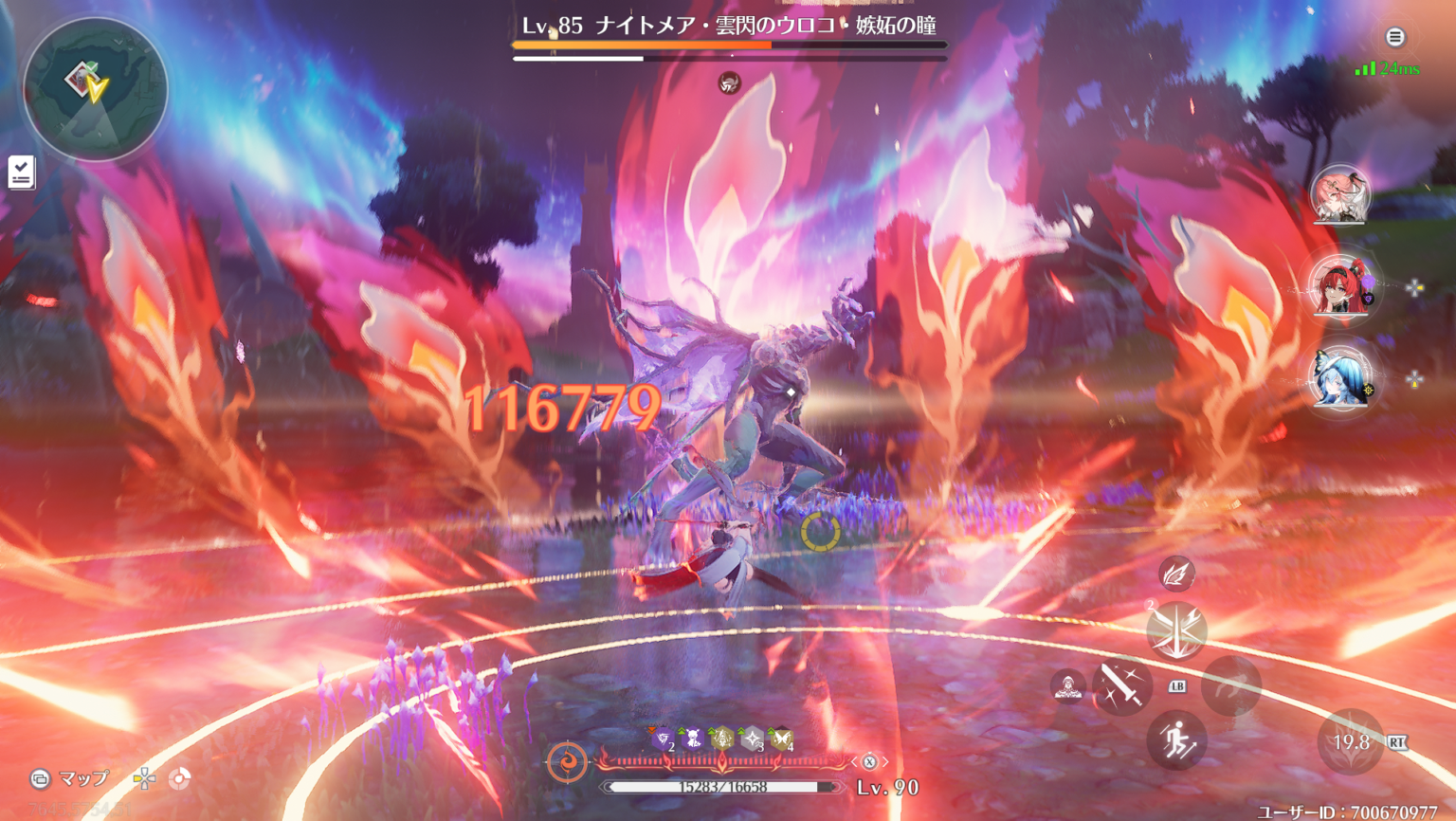The image size is (1456, 821).
Task: Use the sparkling sword basic attack
Action: [x=1121, y=685]
